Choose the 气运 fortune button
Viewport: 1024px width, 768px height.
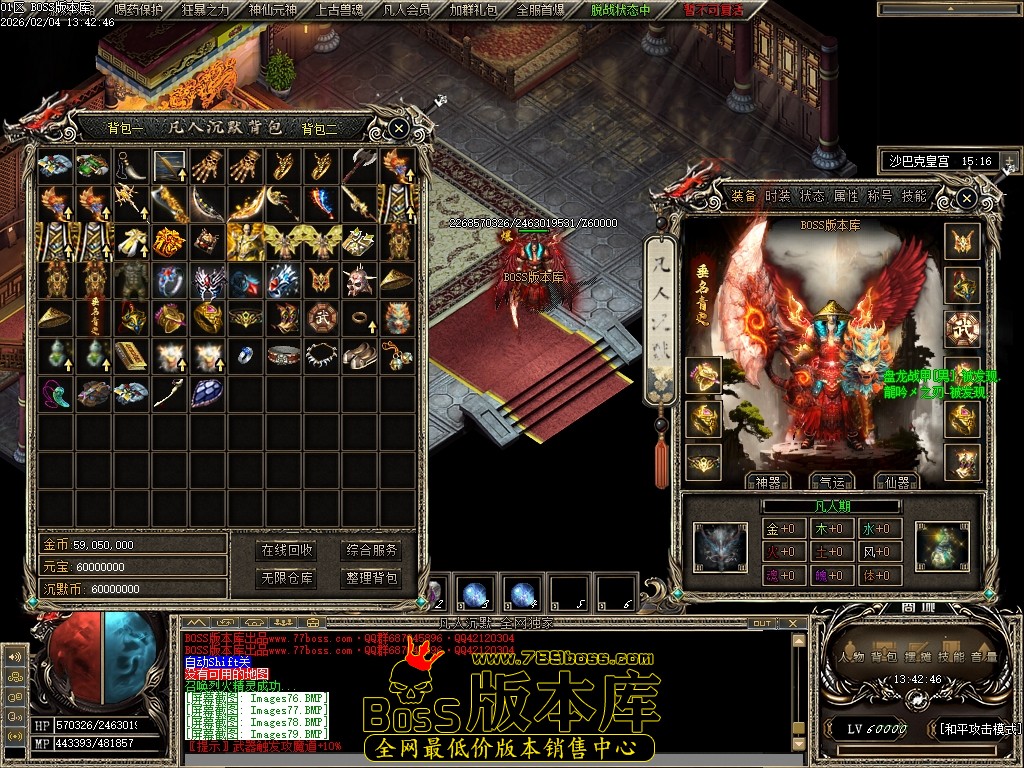[831, 482]
